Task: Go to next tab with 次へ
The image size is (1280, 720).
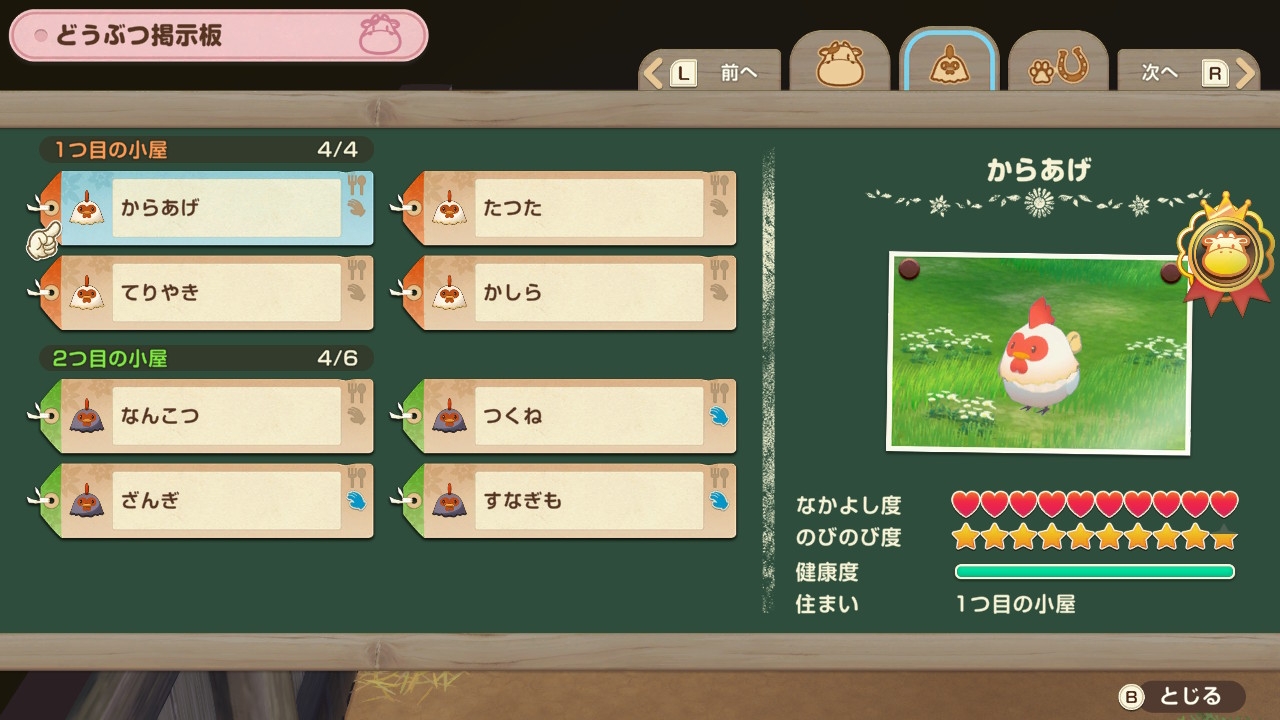Action: (1187, 73)
